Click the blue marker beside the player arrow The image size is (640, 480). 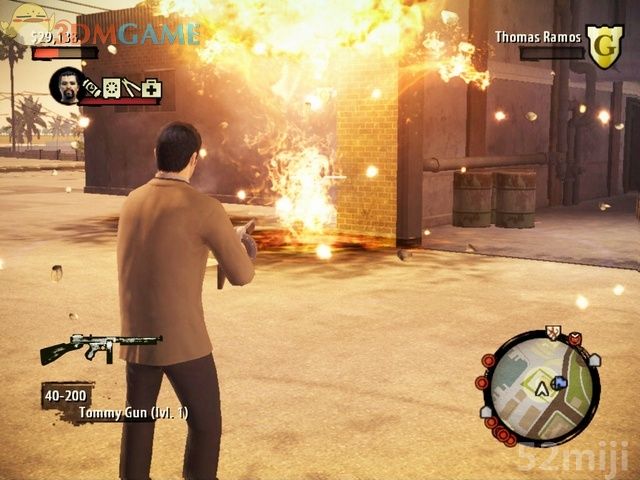coord(559,382)
